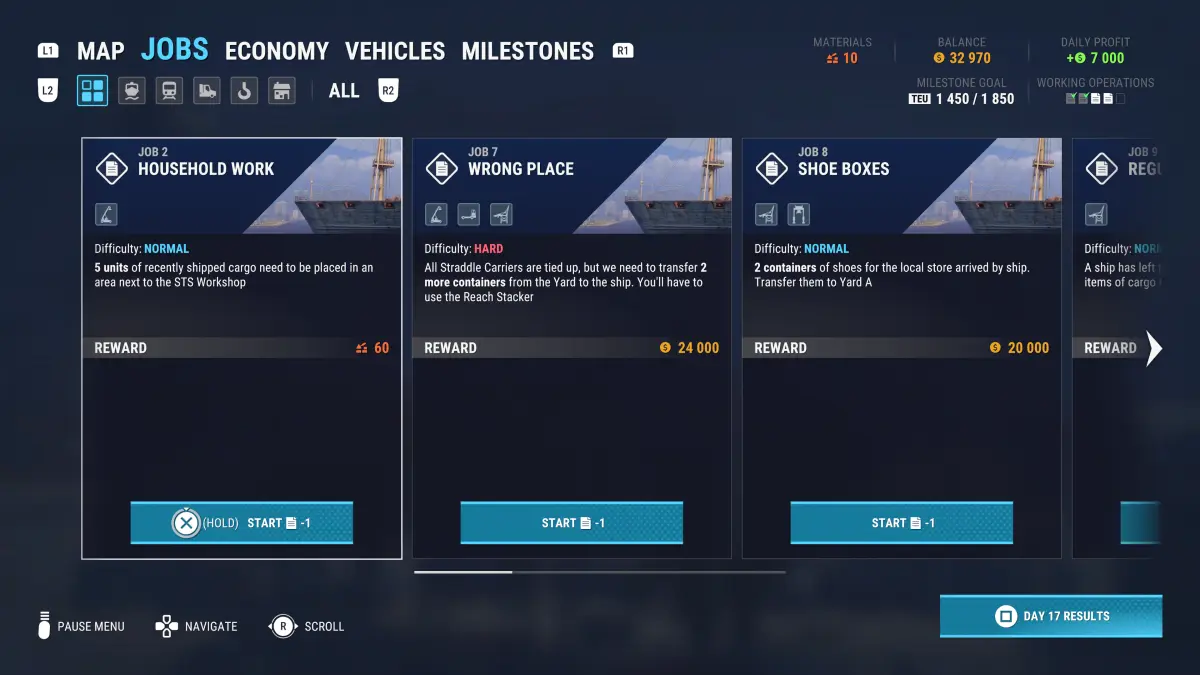Screen dimensions: 1200x675
Task: Switch to the Economy tab
Action: coord(276,51)
